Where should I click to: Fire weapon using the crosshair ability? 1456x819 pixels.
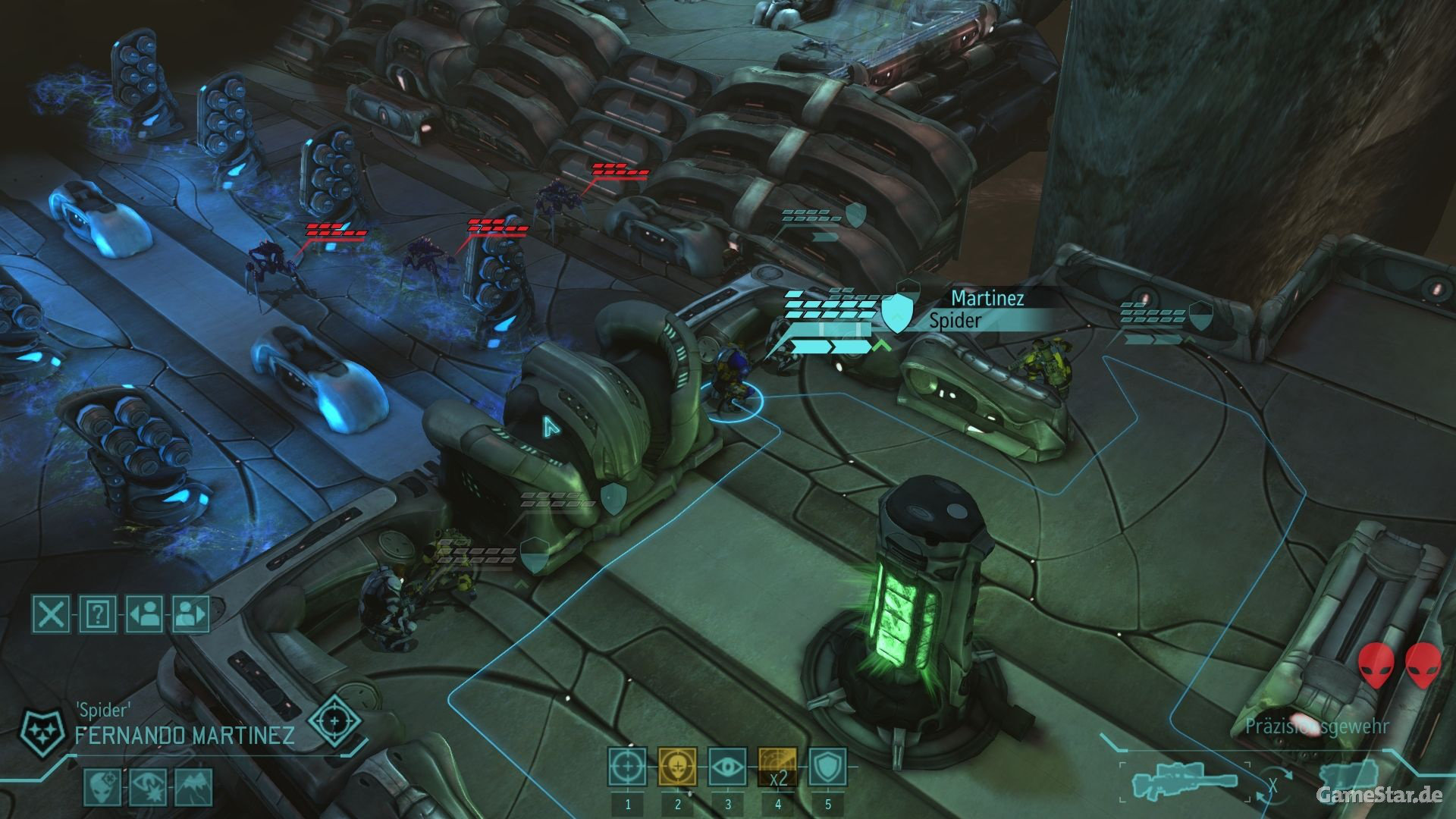coord(627,767)
